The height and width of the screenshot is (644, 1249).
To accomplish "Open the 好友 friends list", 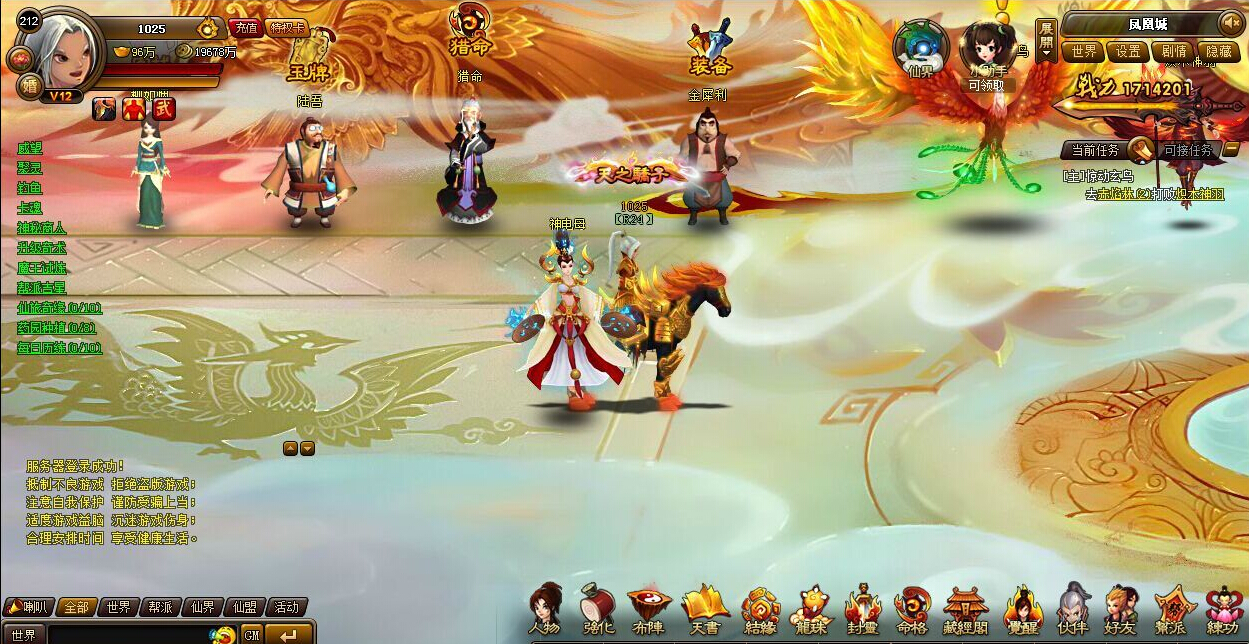I will [1121, 609].
